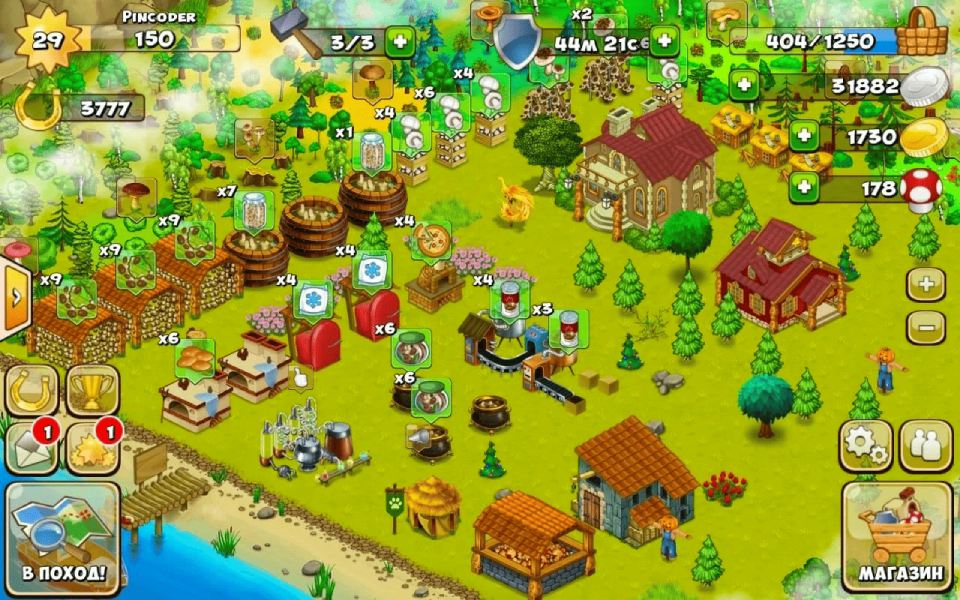Open the Магазин shop
The image size is (960, 600).
[897, 537]
